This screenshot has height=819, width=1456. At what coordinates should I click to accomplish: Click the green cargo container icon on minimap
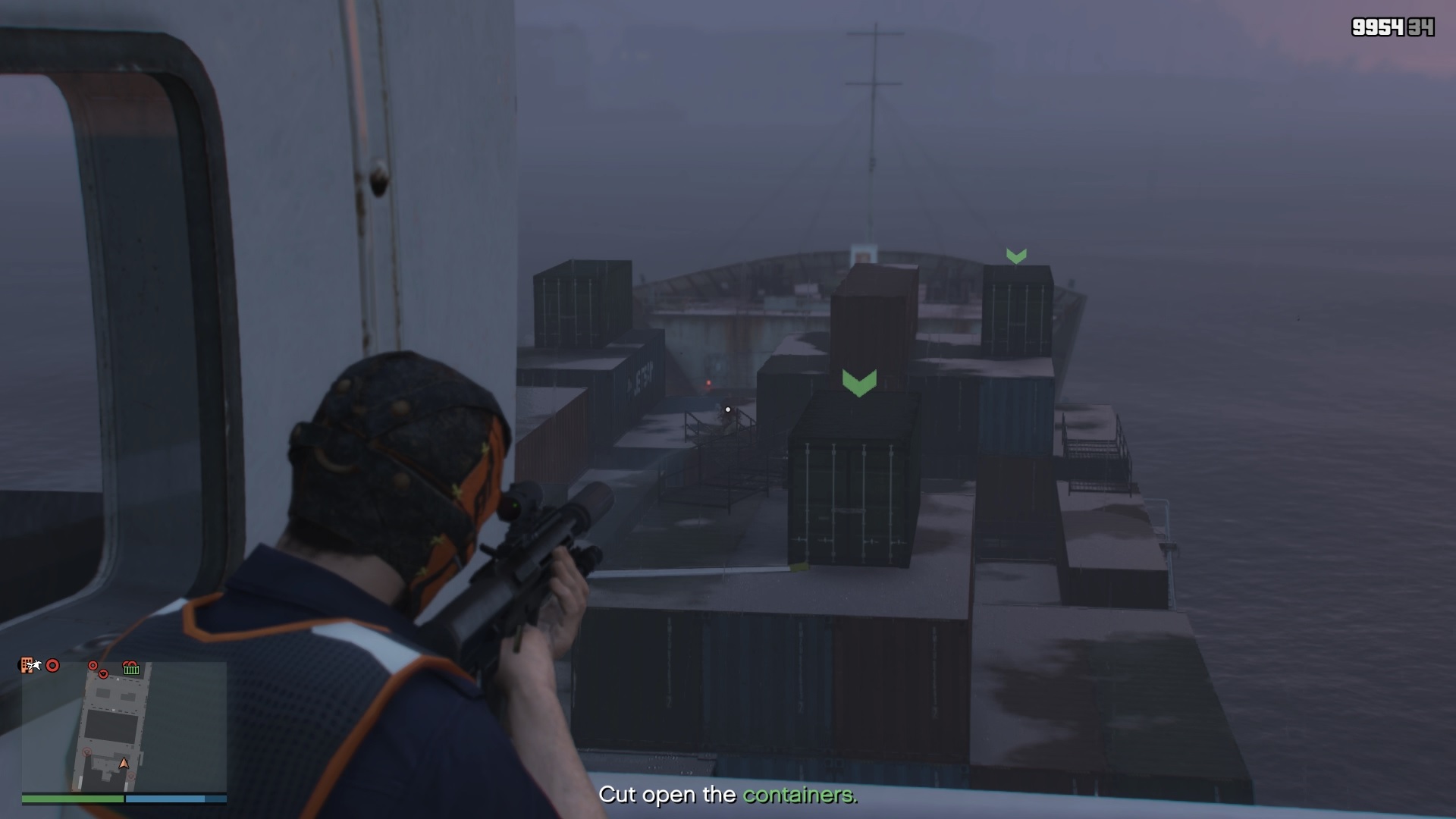[x=131, y=669]
